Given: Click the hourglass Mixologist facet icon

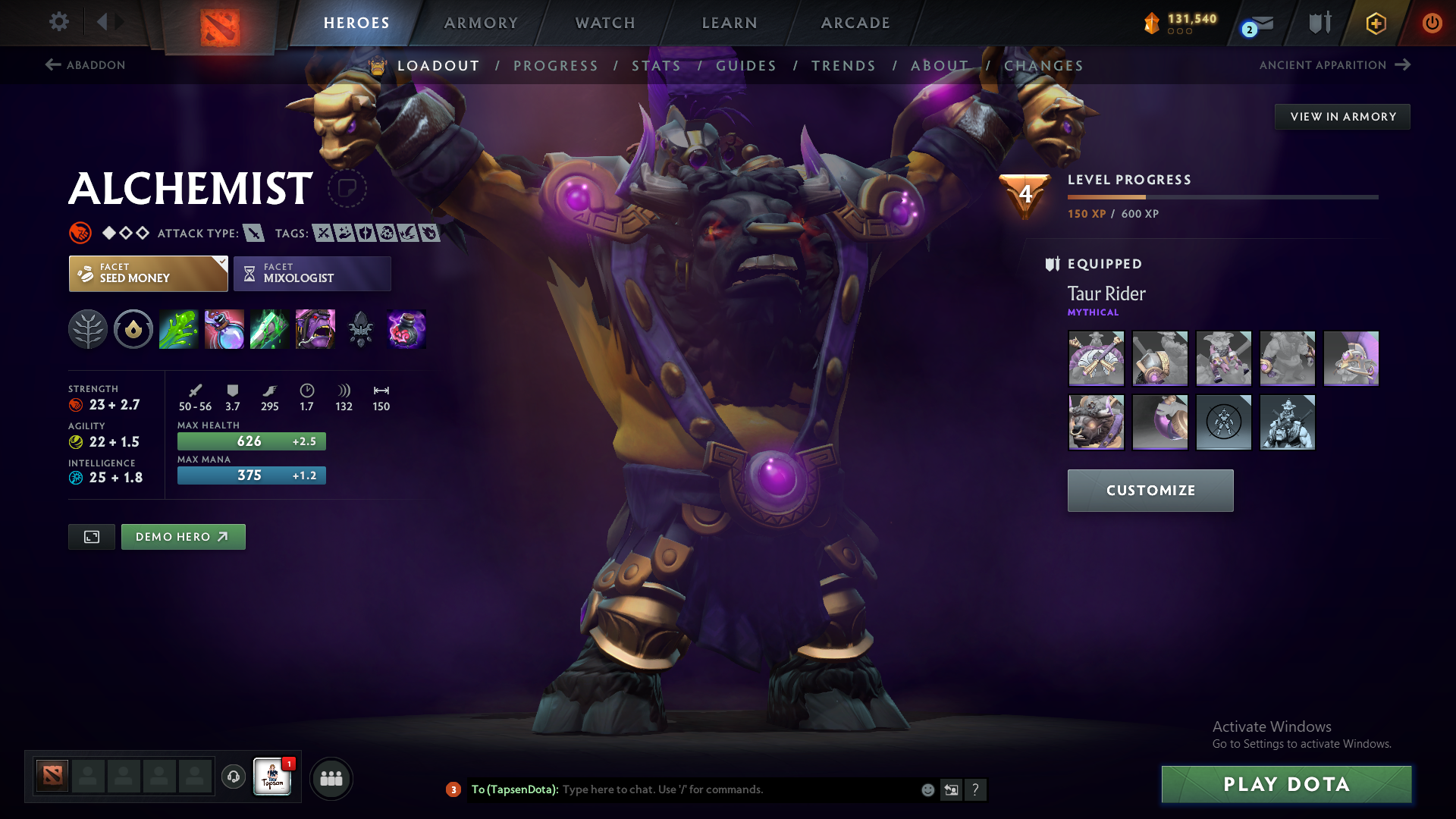Looking at the screenshot, I should click(249, 273).
